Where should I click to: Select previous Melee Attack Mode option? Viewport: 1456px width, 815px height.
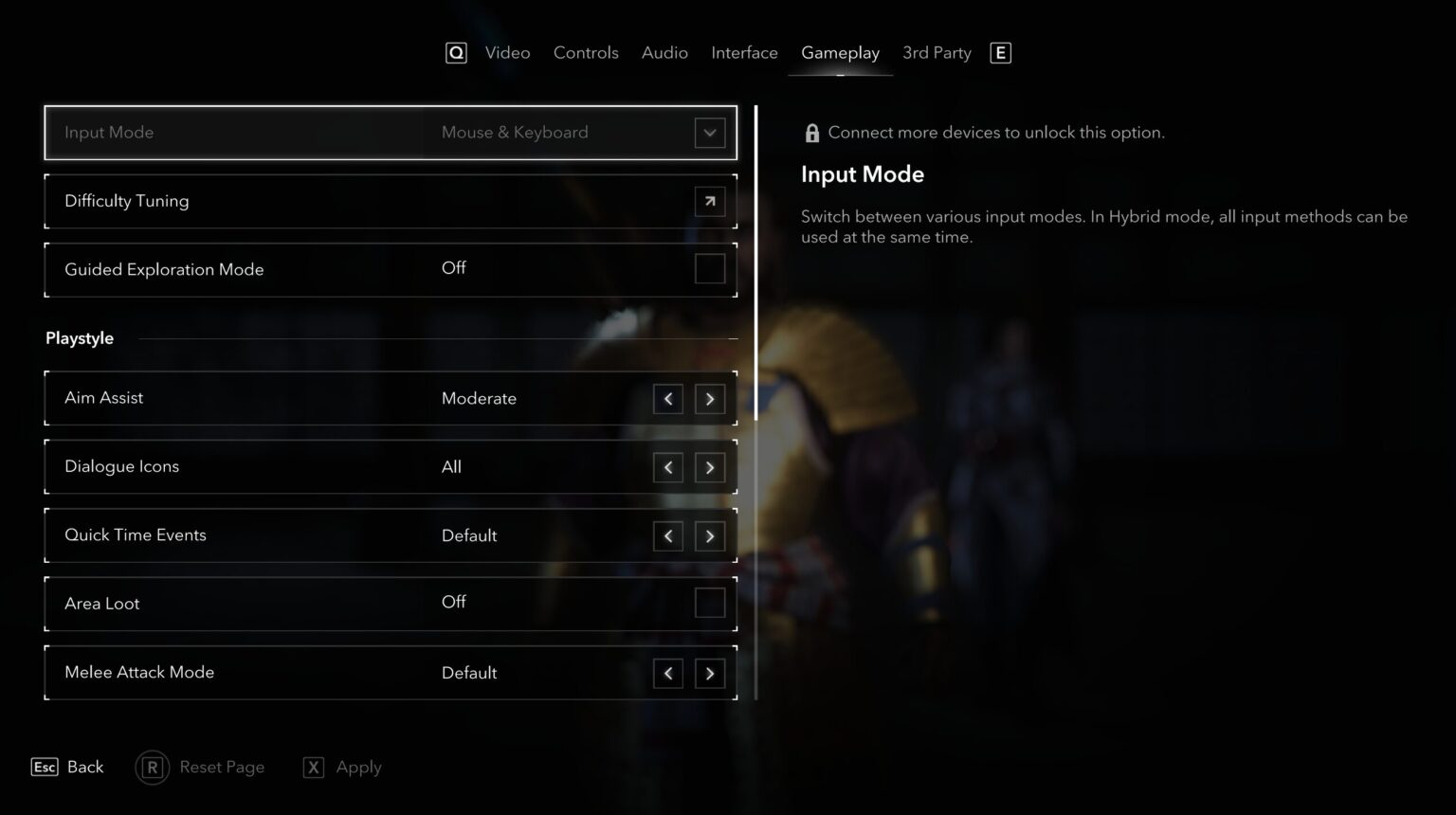click(668, 674)
